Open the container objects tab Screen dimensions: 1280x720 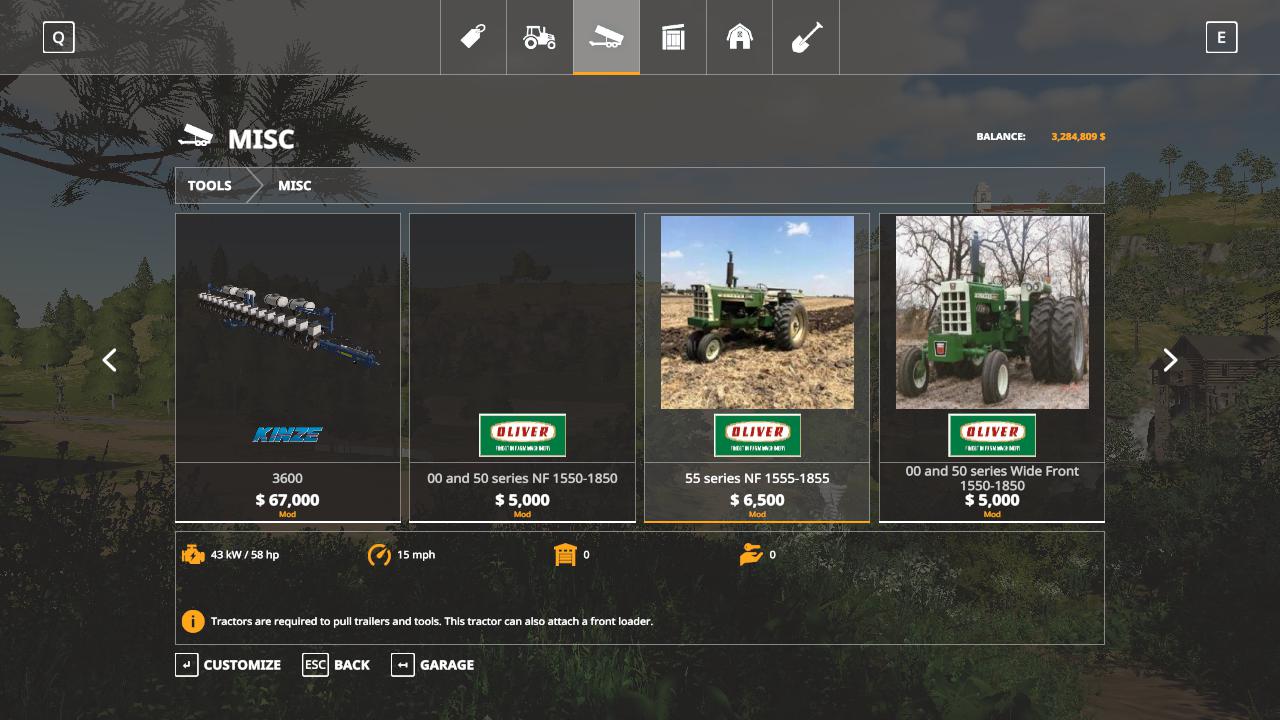(x=673, y=37)
